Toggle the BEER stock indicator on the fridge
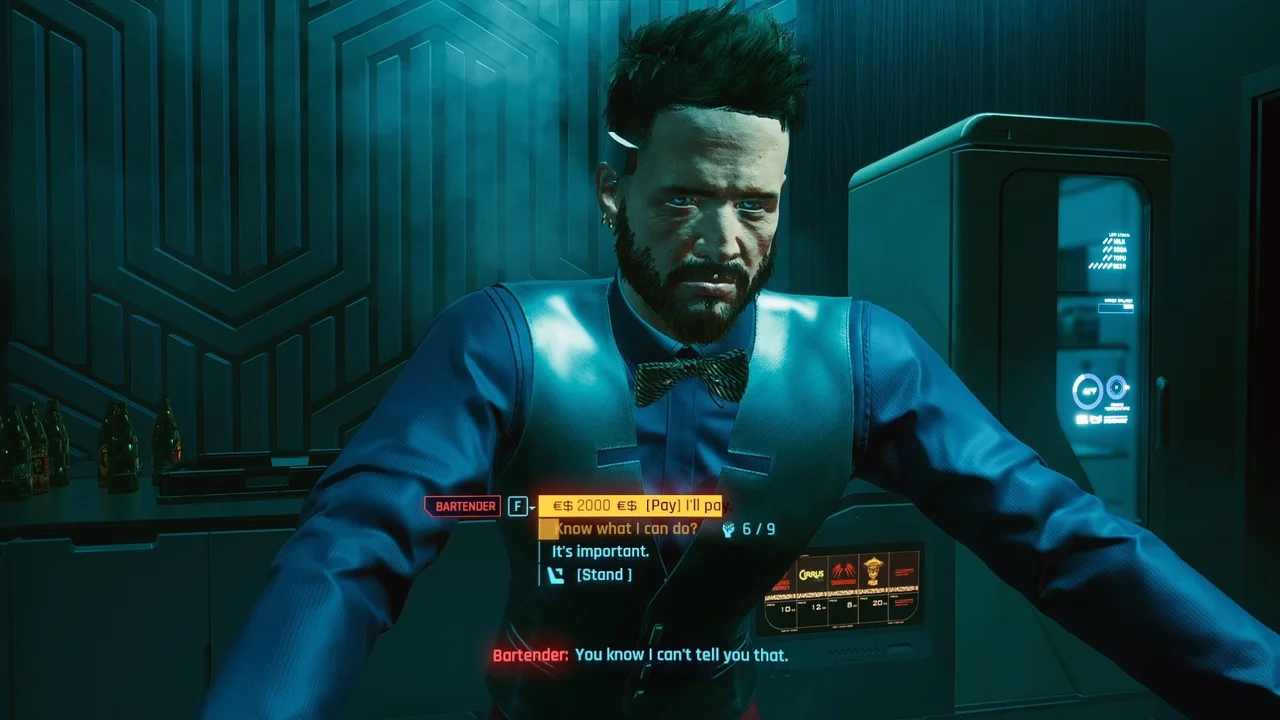This screenshot has height=720, width=1280. tap(1117, 267)
